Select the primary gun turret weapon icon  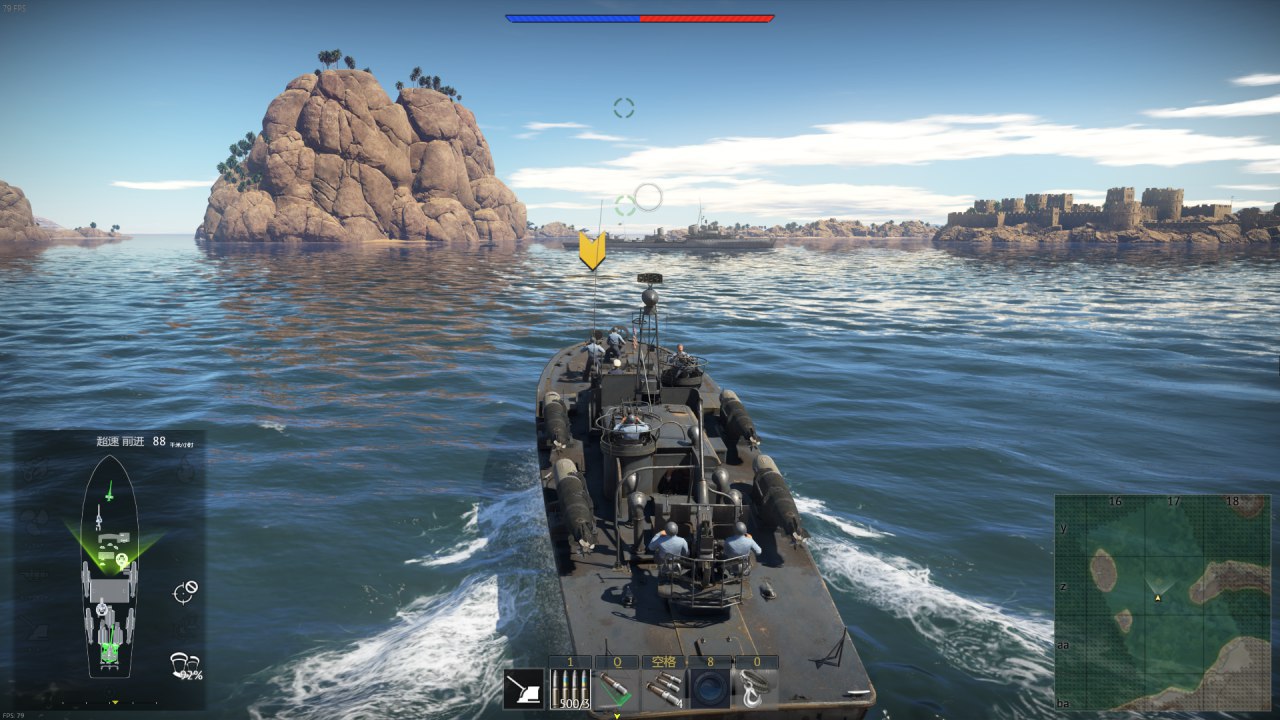click(524, 689)
